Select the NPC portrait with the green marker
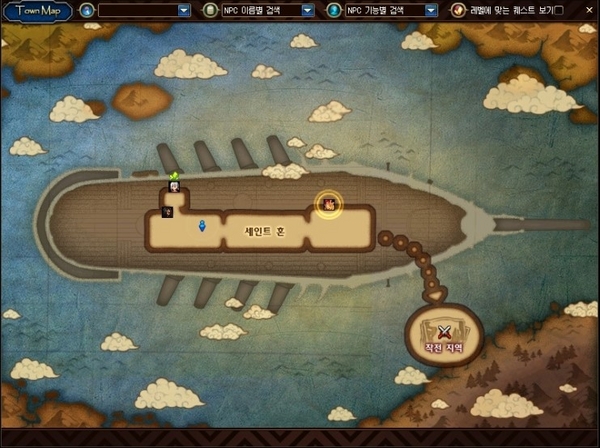 point(174,187)
